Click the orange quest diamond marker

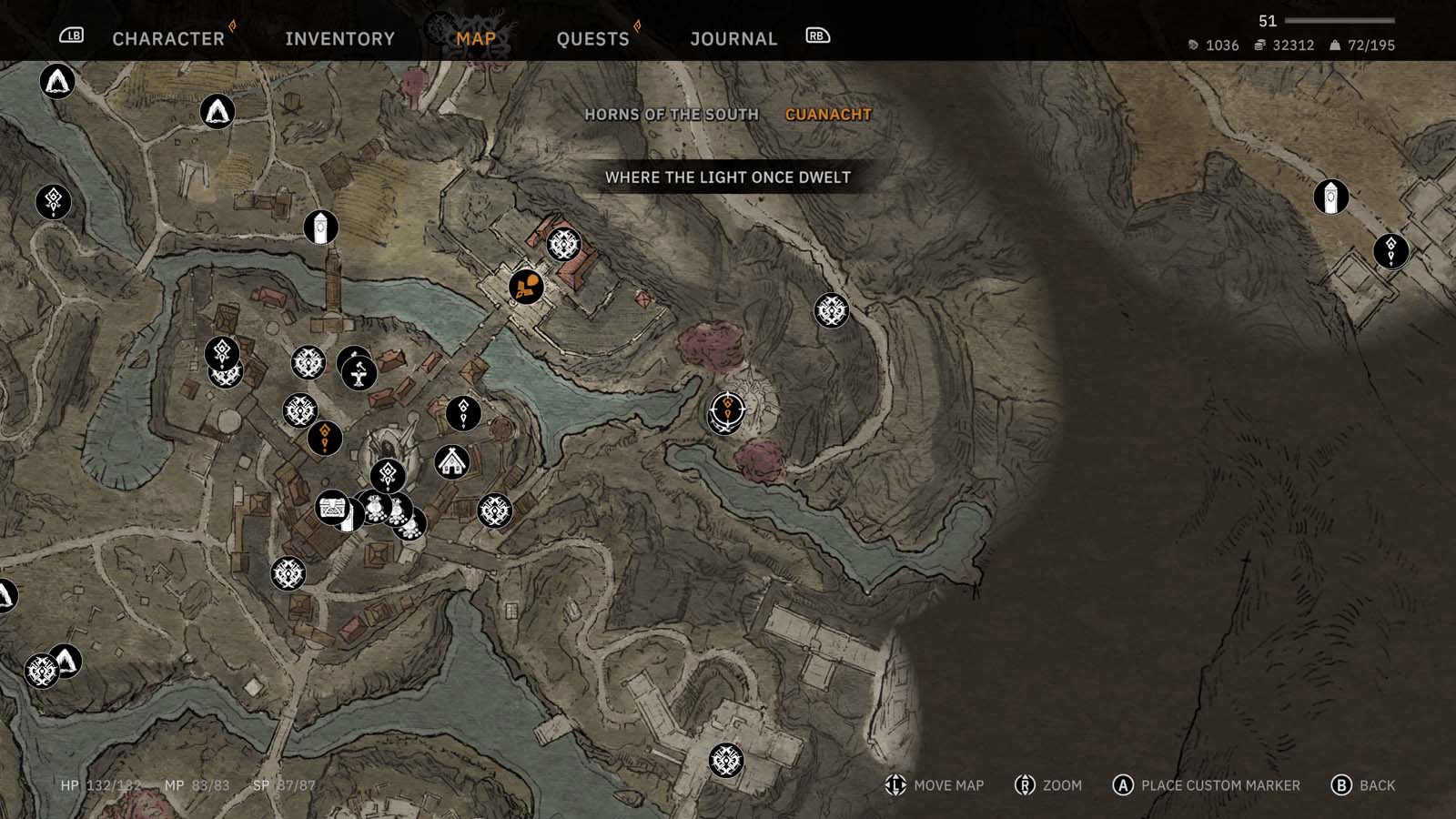pyautogui.click(x=324, y=438)
